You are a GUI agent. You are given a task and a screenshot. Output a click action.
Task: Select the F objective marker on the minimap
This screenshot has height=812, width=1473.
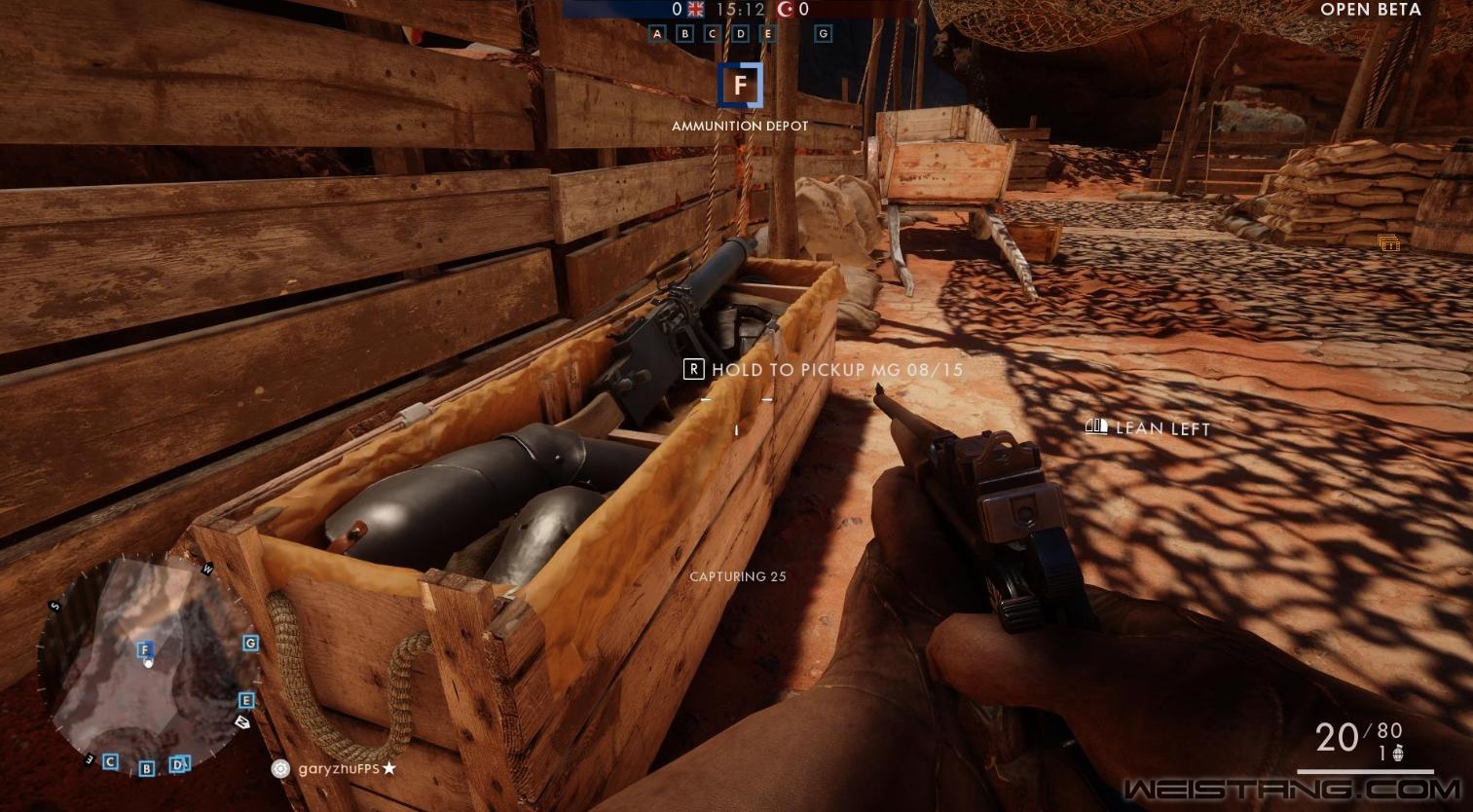[x=144, y=649]
